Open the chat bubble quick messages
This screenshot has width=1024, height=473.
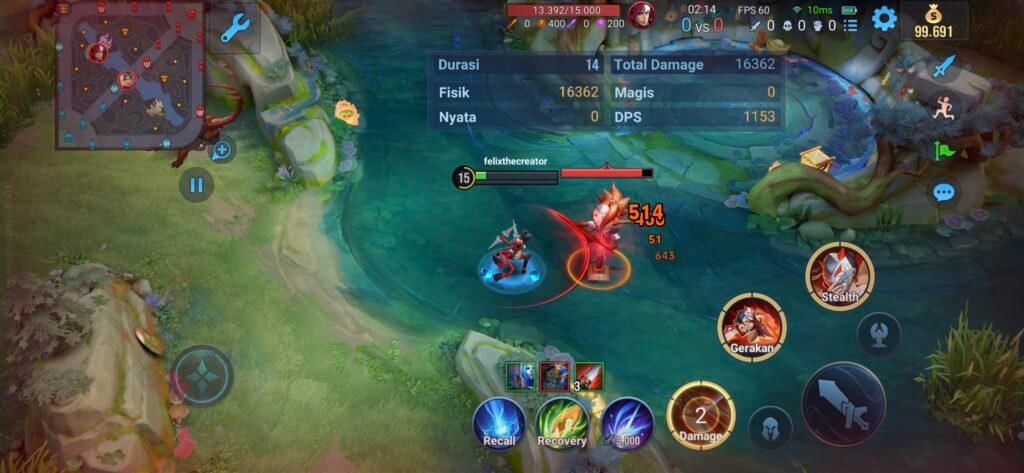click(x=943, y=192)
